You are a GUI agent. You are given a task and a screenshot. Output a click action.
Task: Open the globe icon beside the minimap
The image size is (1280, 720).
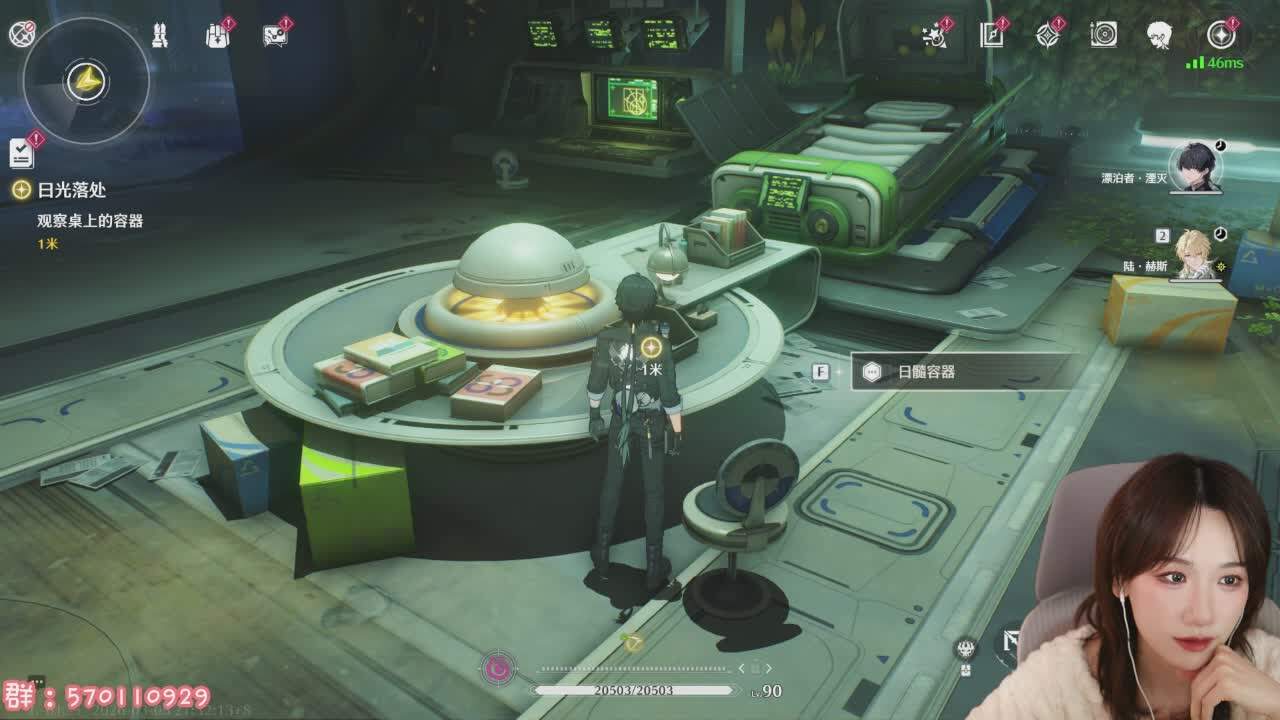[21, 34]
